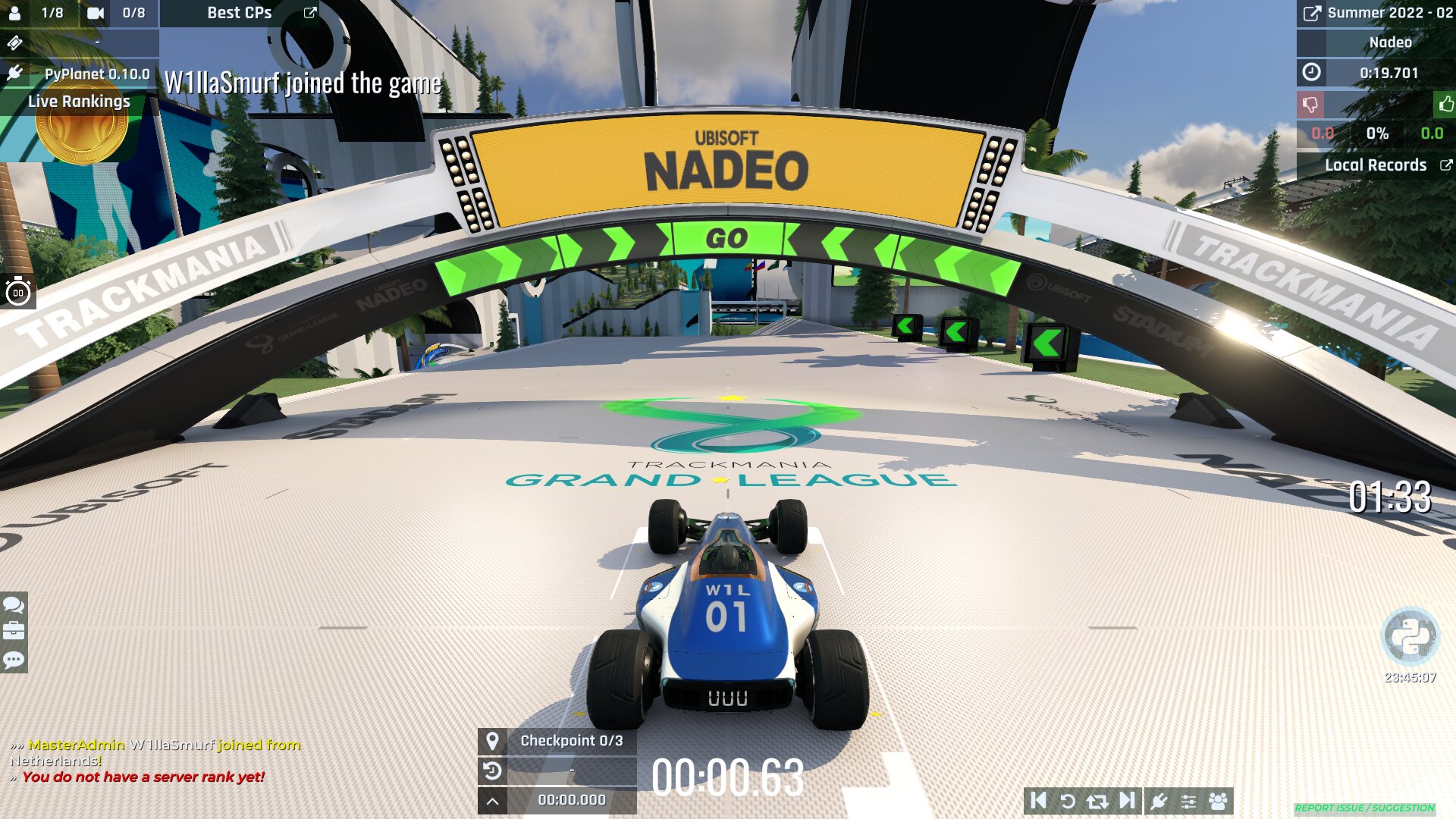Click the replay loop icon in bottom toolbar
1456x819 pixels.
[1097, 800]
